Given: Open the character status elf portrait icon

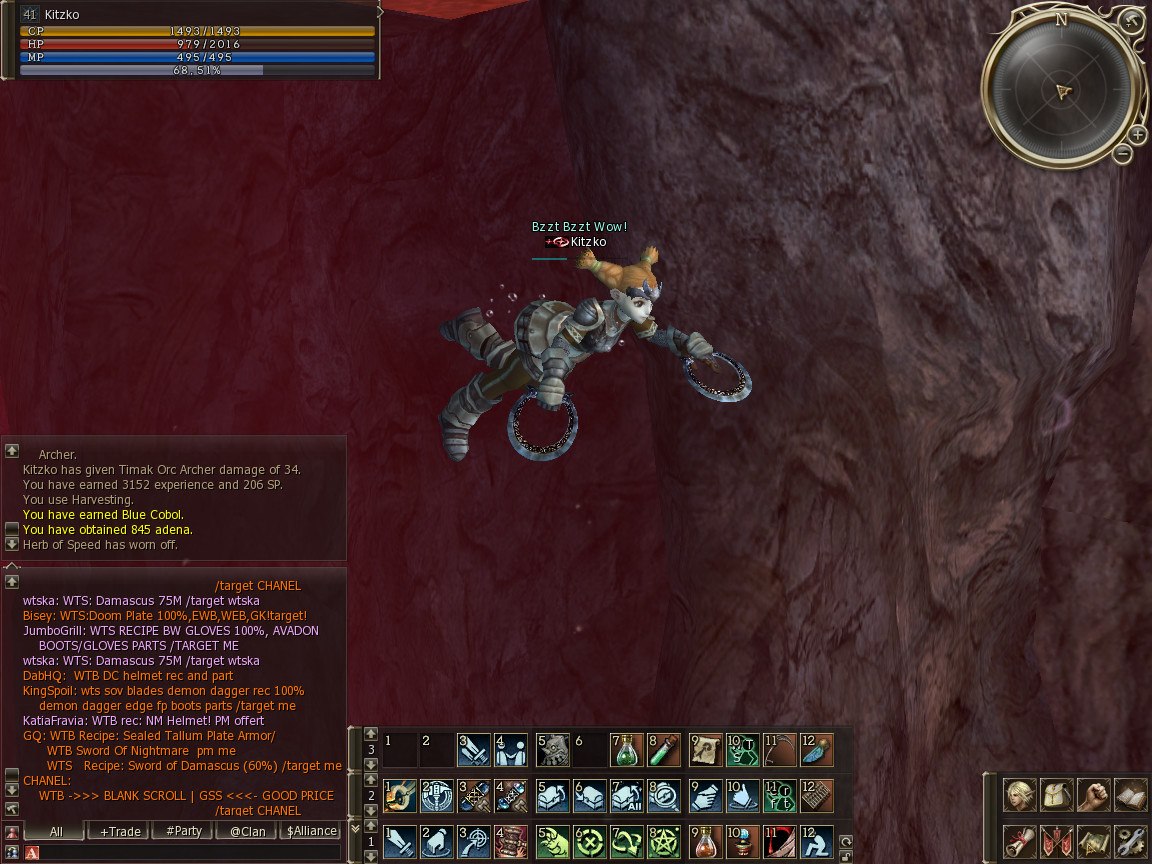Looking at the screenshot, I should click(1020, 796).
